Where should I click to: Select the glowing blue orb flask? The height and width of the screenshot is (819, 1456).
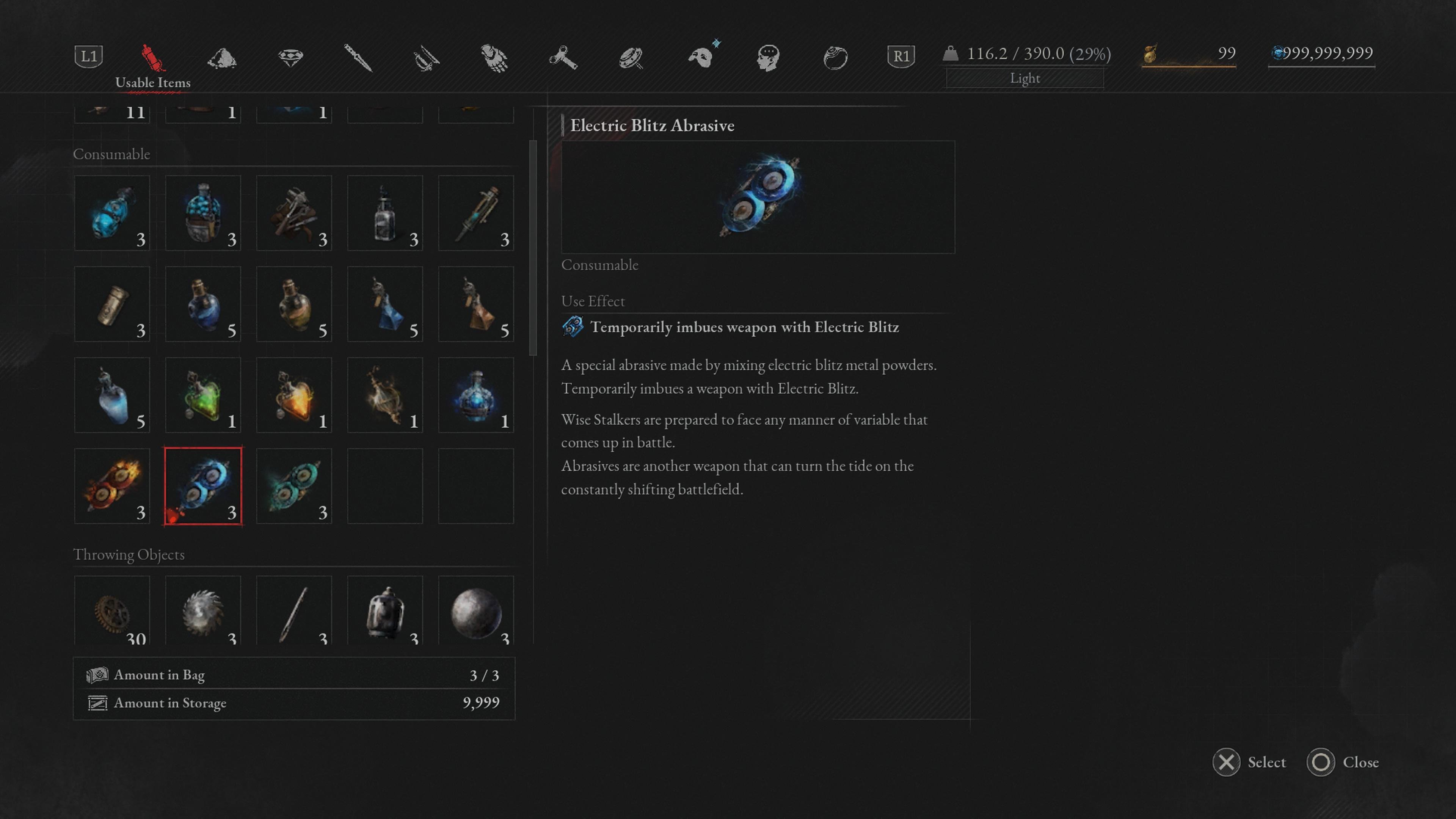[476, 395]
